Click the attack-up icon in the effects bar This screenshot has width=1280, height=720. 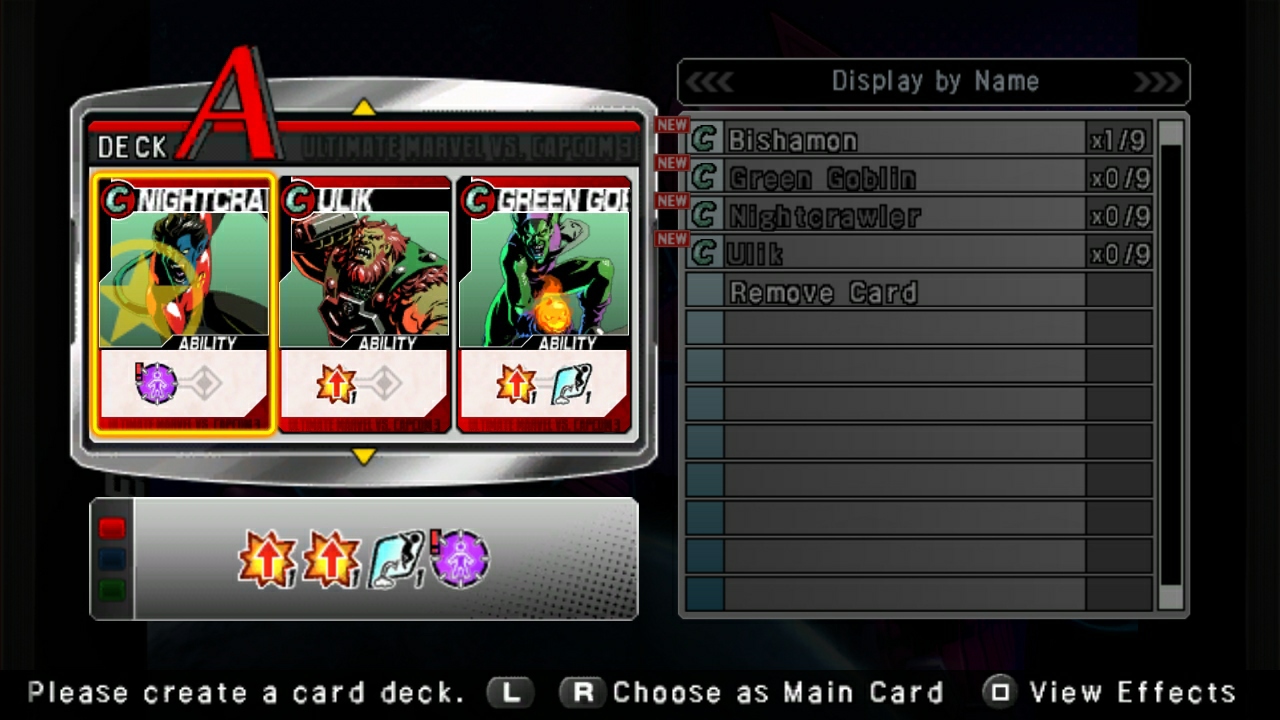pos(268,559)
